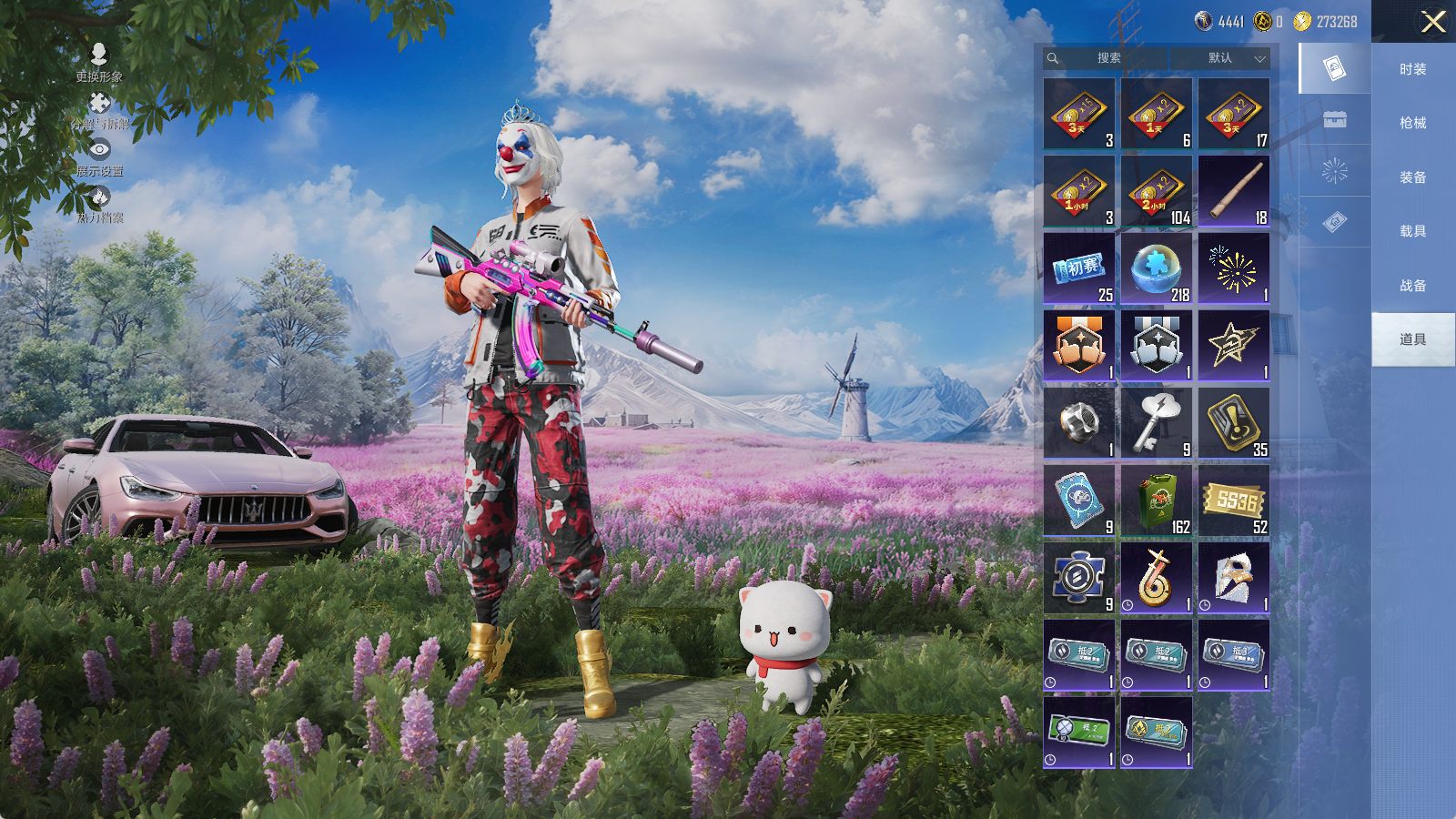
Task: Open 更换形象 change appearance
Action: tap(99, 63)
